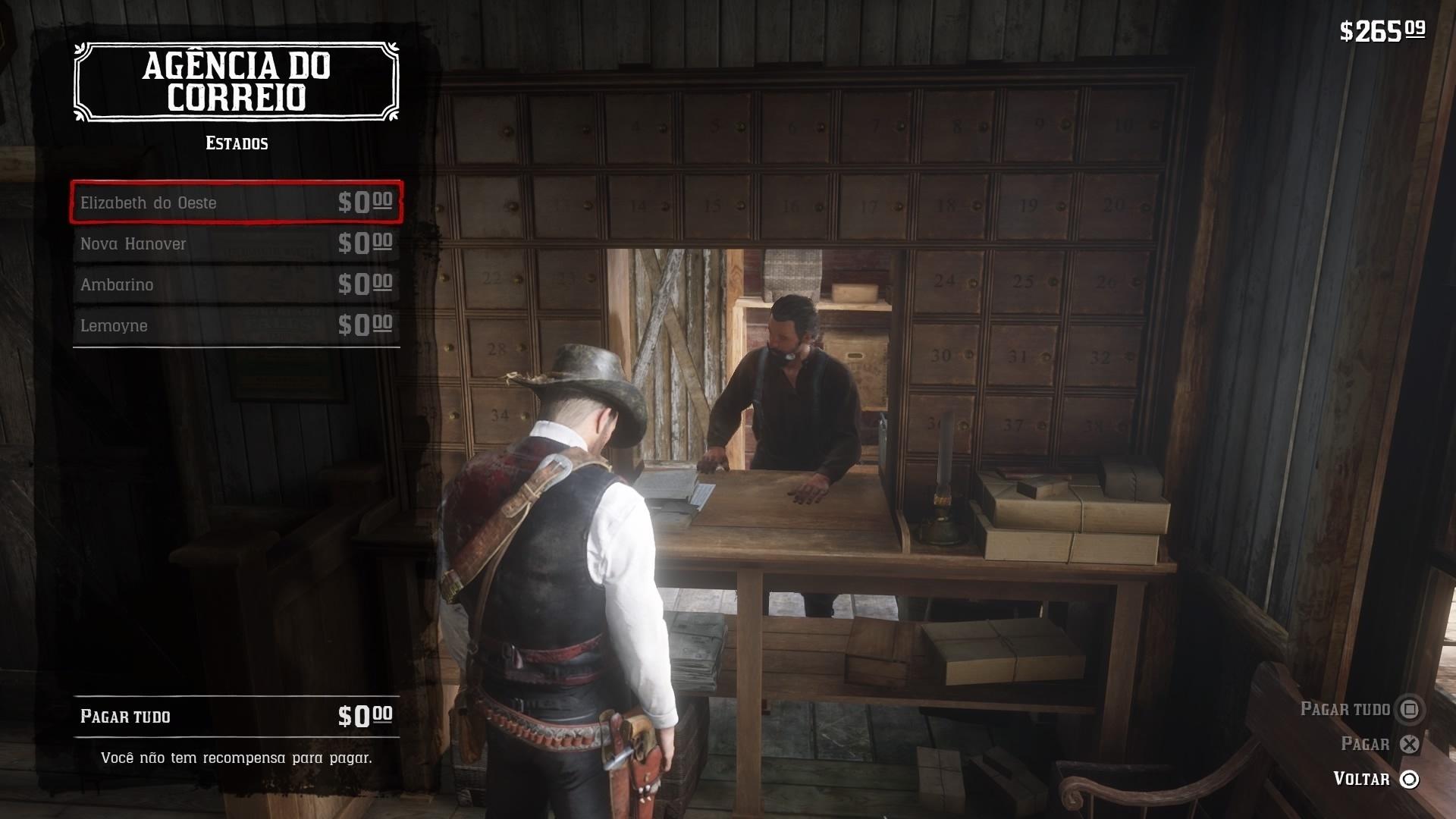Screen dimensions: 1456x819
Task: Click the Estados section label
Action: point(236,142)
